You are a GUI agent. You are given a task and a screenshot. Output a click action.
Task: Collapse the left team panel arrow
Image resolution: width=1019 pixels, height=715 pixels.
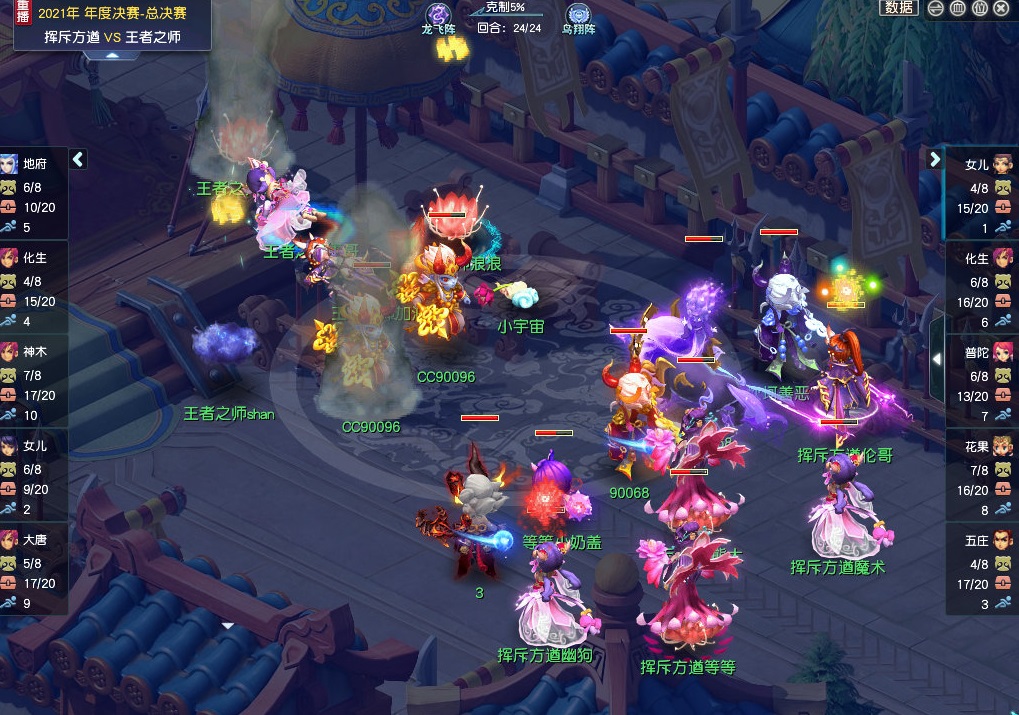(78, 159)
